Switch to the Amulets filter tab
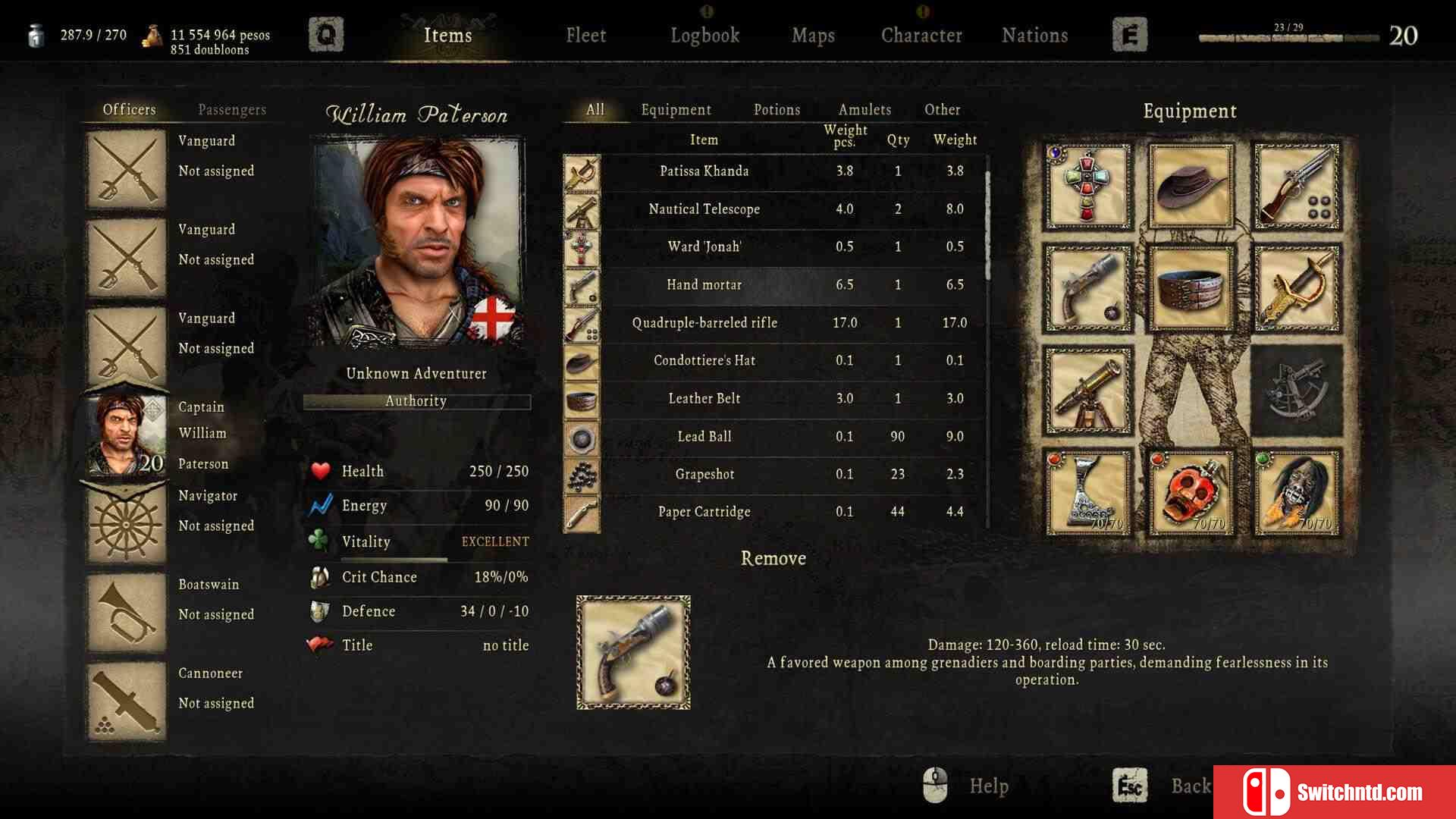The image size is (1456, 819). [864, 110]
